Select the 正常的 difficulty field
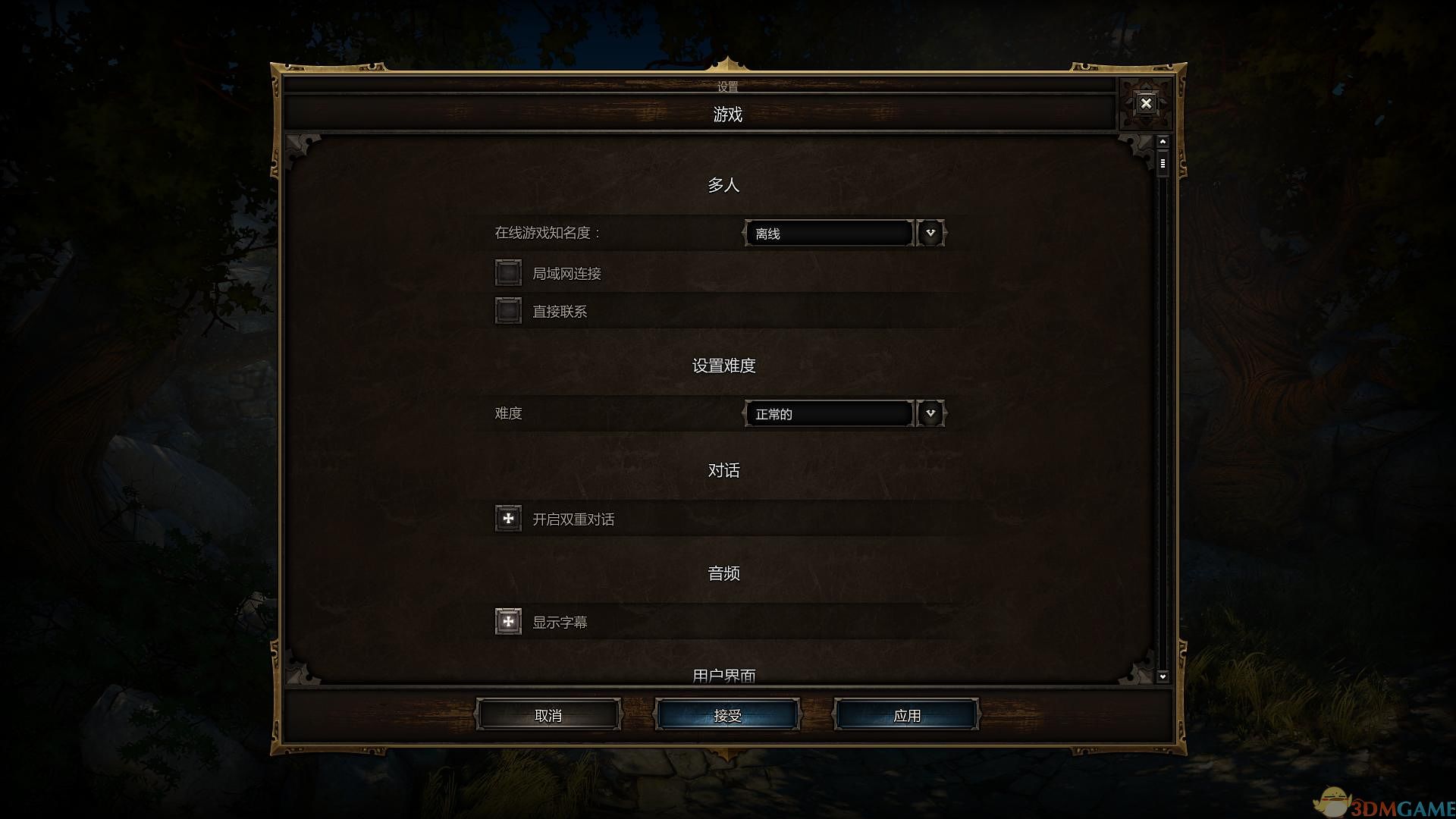 tap(828, 413)
